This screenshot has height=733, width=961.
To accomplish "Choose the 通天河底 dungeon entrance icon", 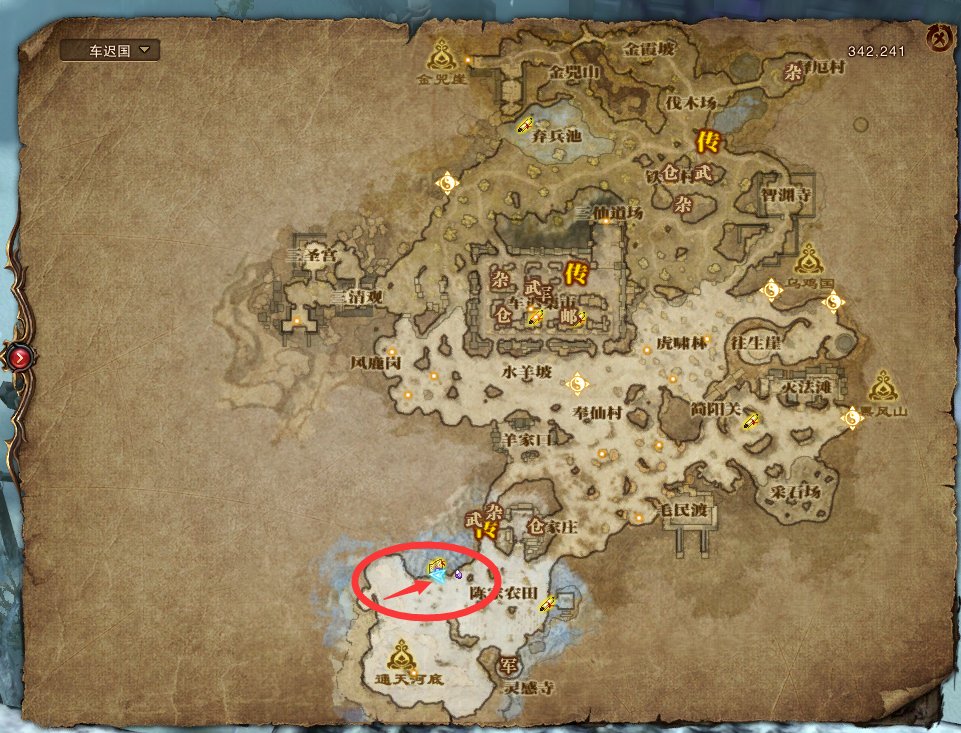I will [x=402, y=656].
